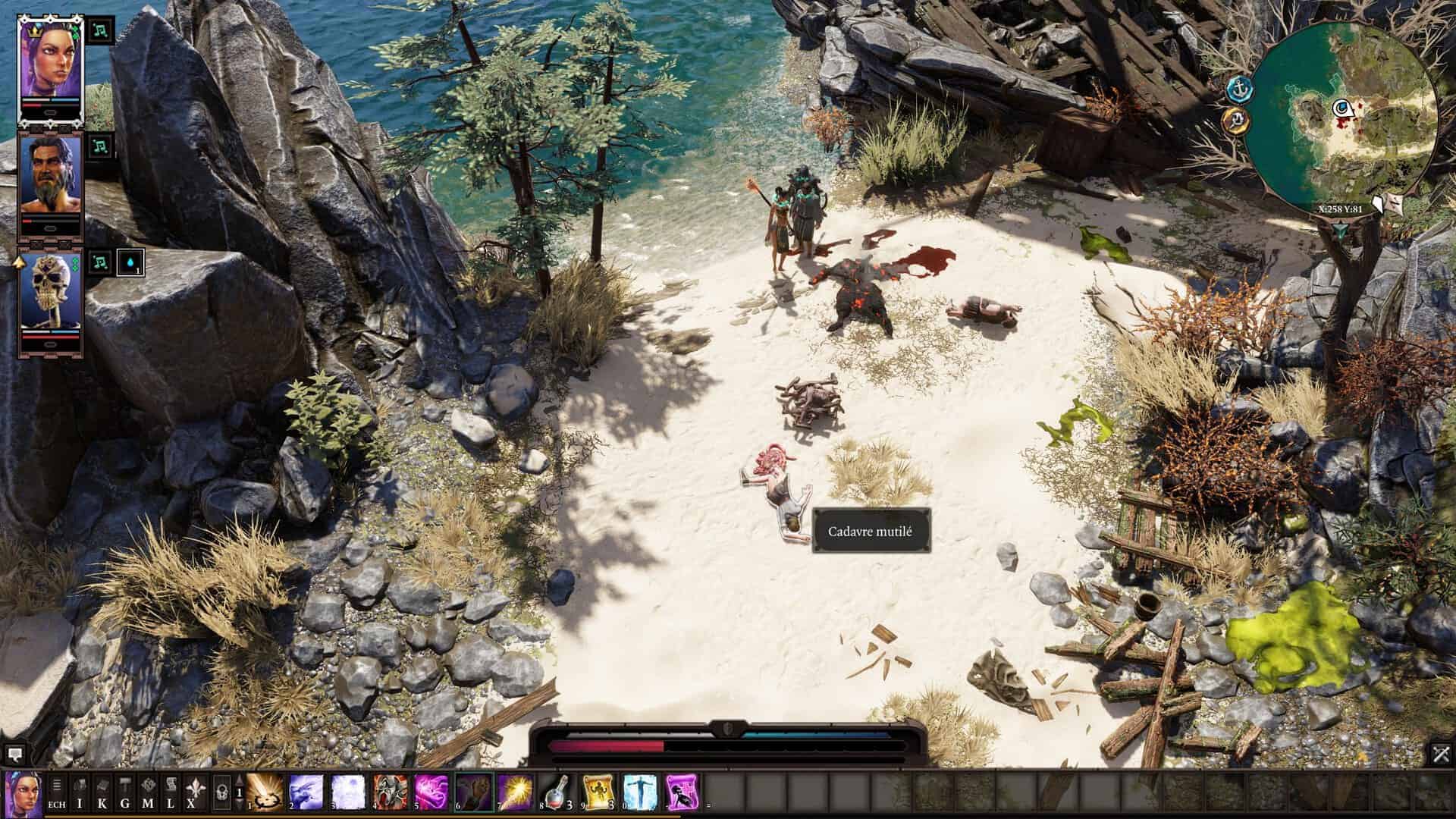
Task: Open the ECH game menu button
Action: 57,792
